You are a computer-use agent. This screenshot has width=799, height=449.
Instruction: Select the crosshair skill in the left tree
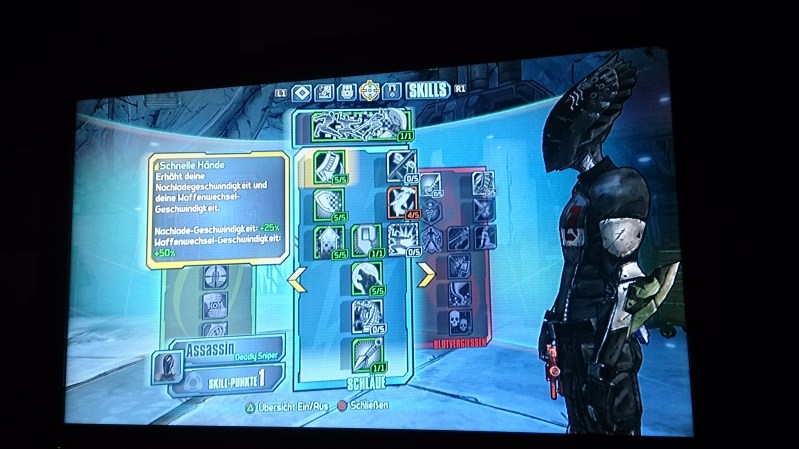214,275
